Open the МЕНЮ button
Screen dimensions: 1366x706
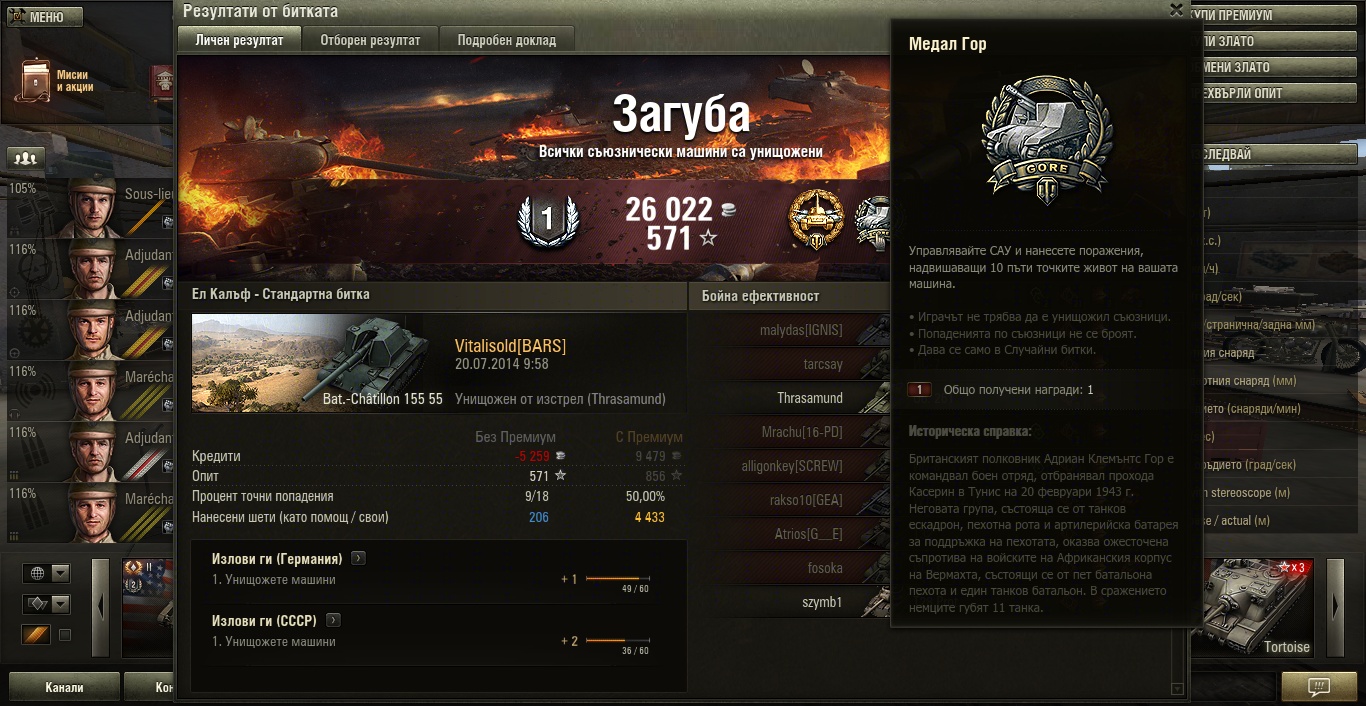point(45,17)
